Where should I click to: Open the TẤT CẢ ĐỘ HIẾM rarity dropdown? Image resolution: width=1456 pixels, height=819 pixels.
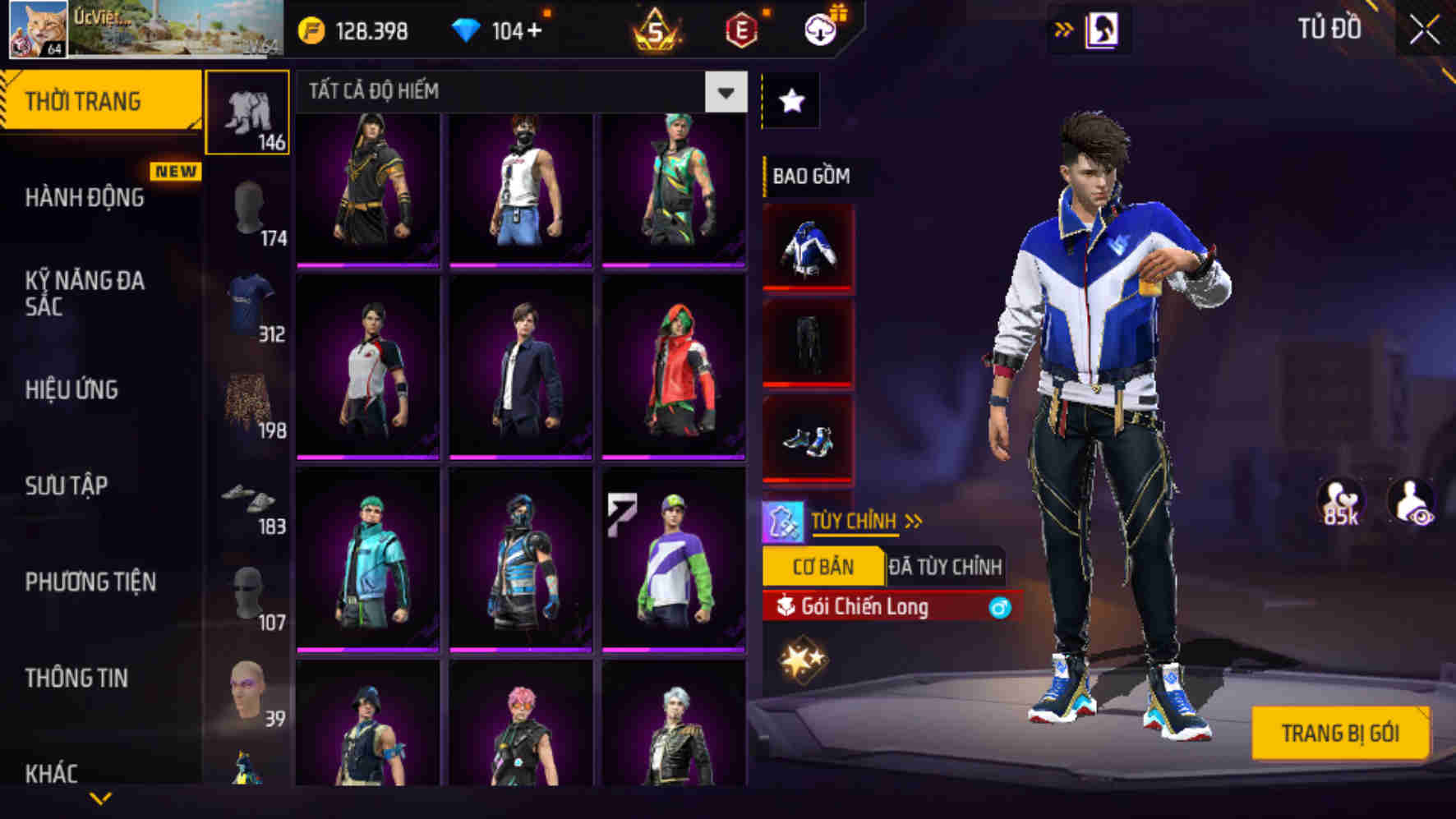tap(726, 93)
